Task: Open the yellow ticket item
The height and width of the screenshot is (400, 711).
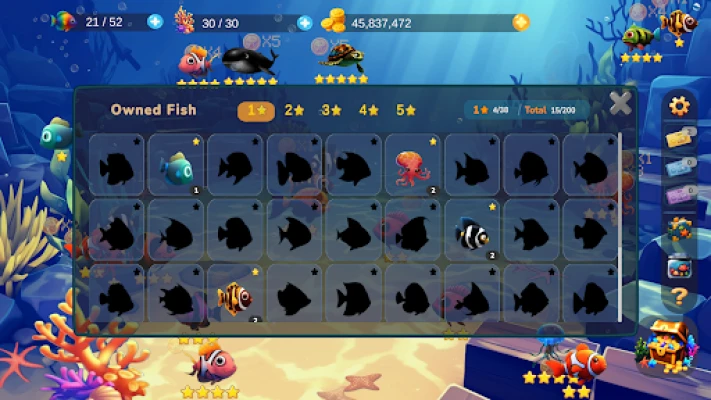Action: pos(679,138)
